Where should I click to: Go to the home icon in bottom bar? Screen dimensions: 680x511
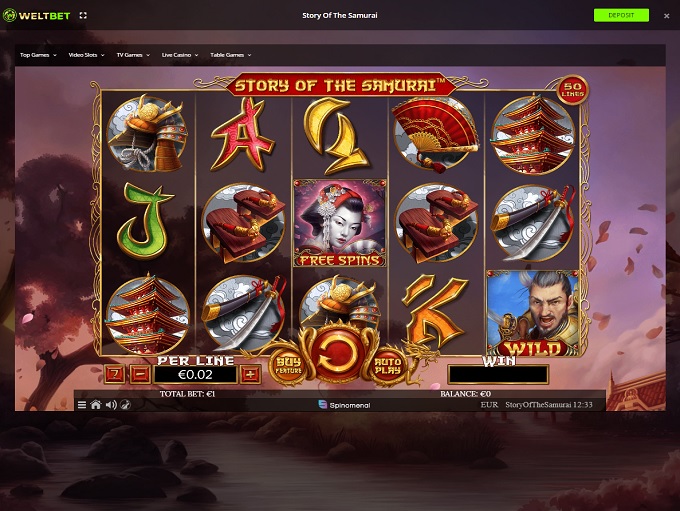(96, 405)
